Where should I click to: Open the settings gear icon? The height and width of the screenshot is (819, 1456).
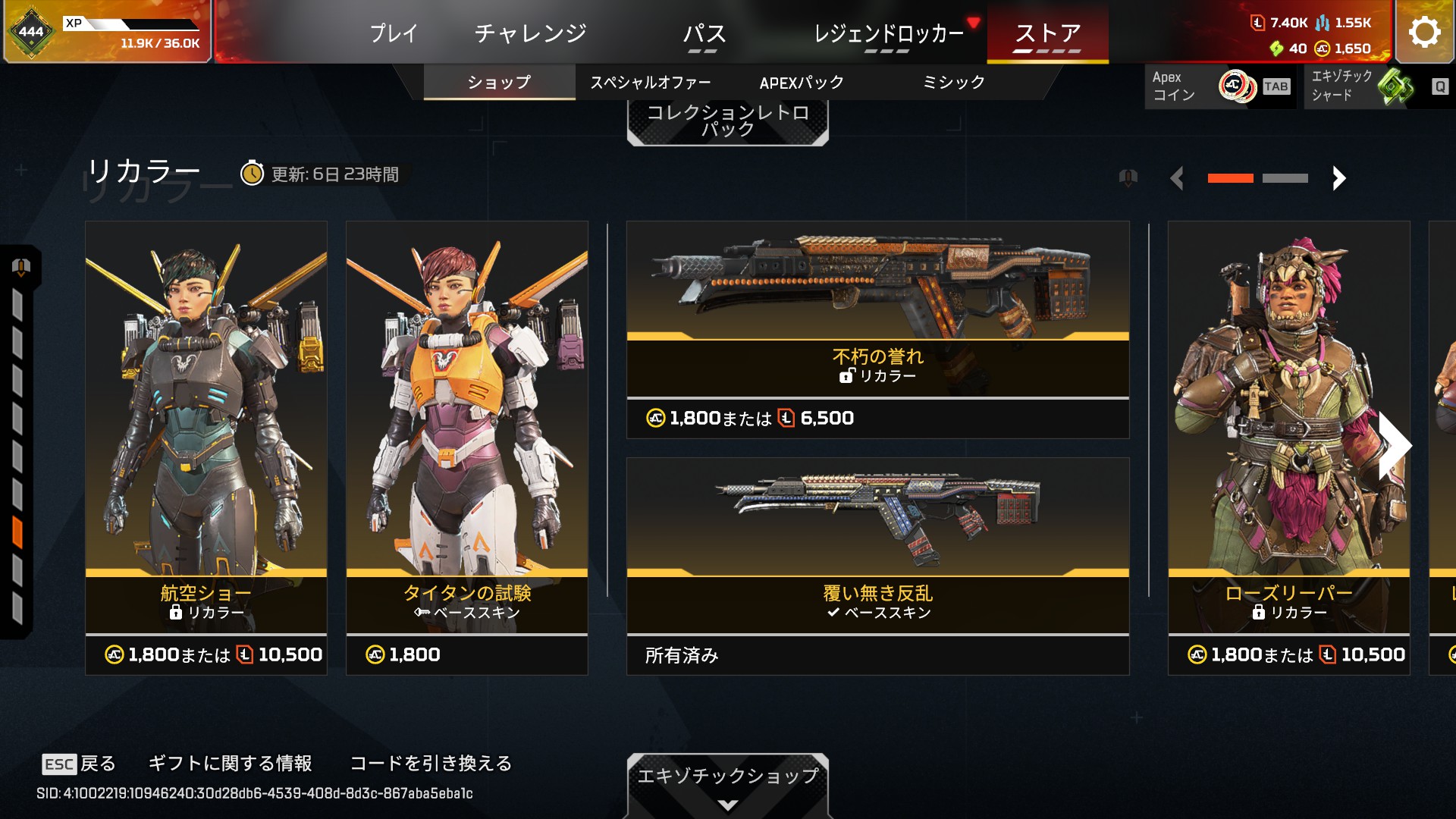click(x=1424, y=32)
